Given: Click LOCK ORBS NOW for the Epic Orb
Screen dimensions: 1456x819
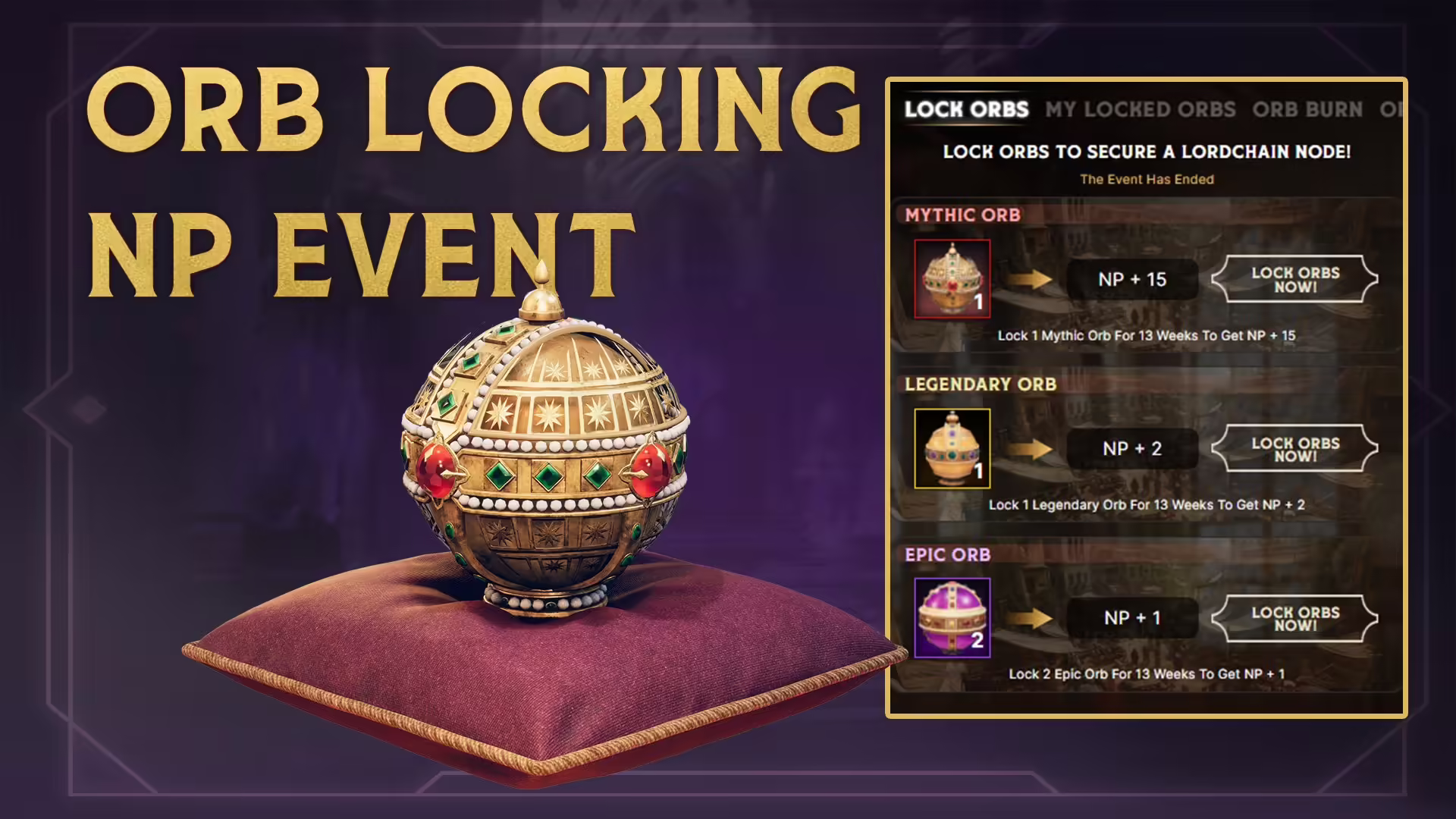Looking at the screenshot, I should pyautogui.click(x=1295, y=619).
